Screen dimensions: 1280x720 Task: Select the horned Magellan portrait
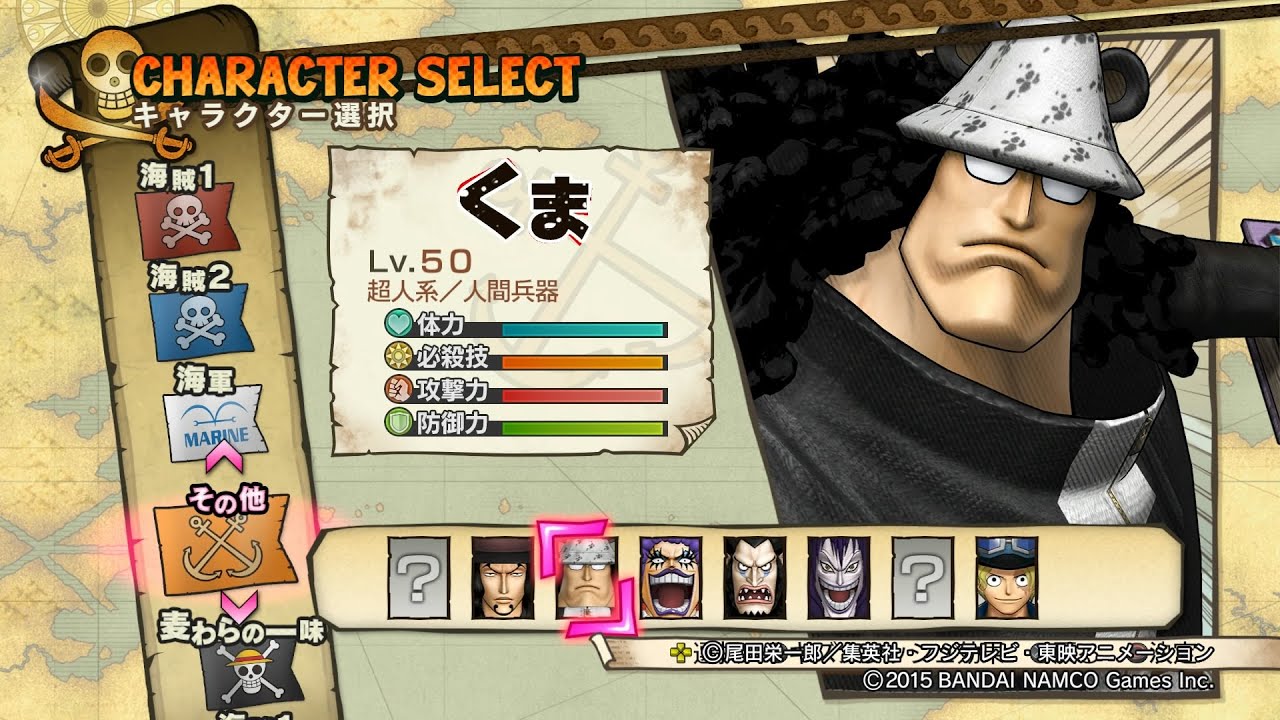[755, 577]
